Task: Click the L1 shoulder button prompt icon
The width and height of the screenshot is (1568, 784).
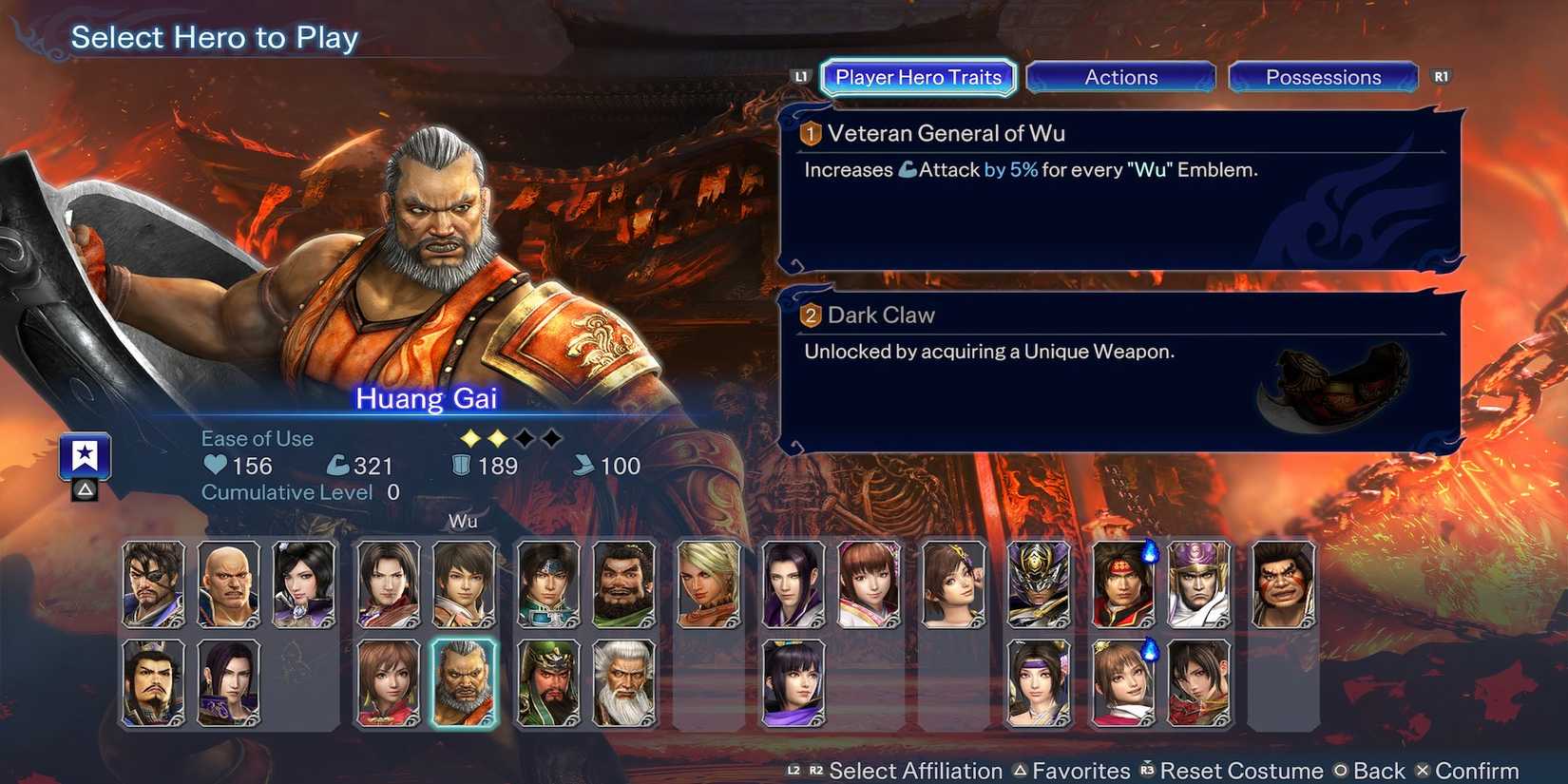Action: coord(799,77)
